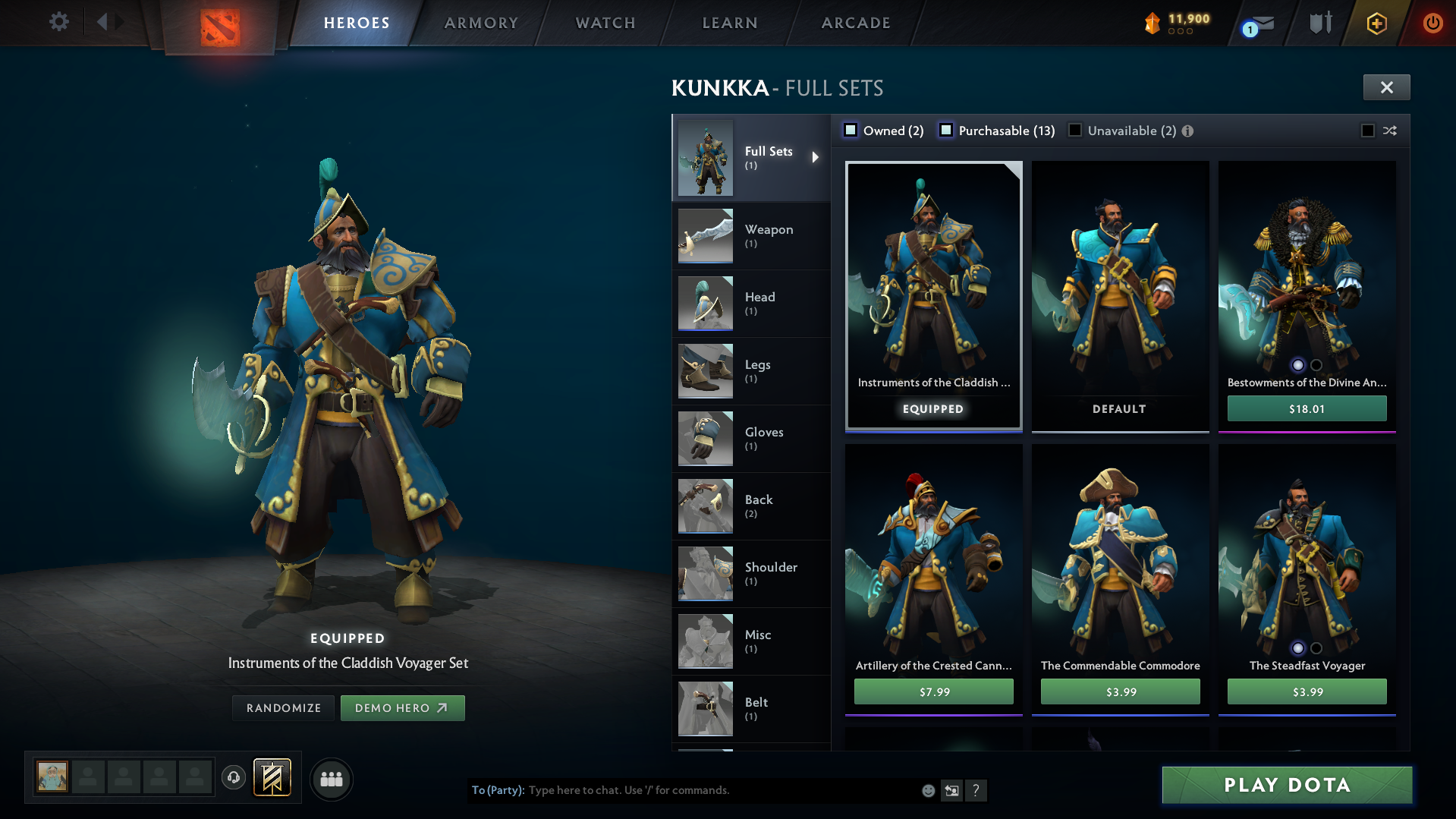Toggle the Owned (2) filter checkbox

click(x=851, y=130)
